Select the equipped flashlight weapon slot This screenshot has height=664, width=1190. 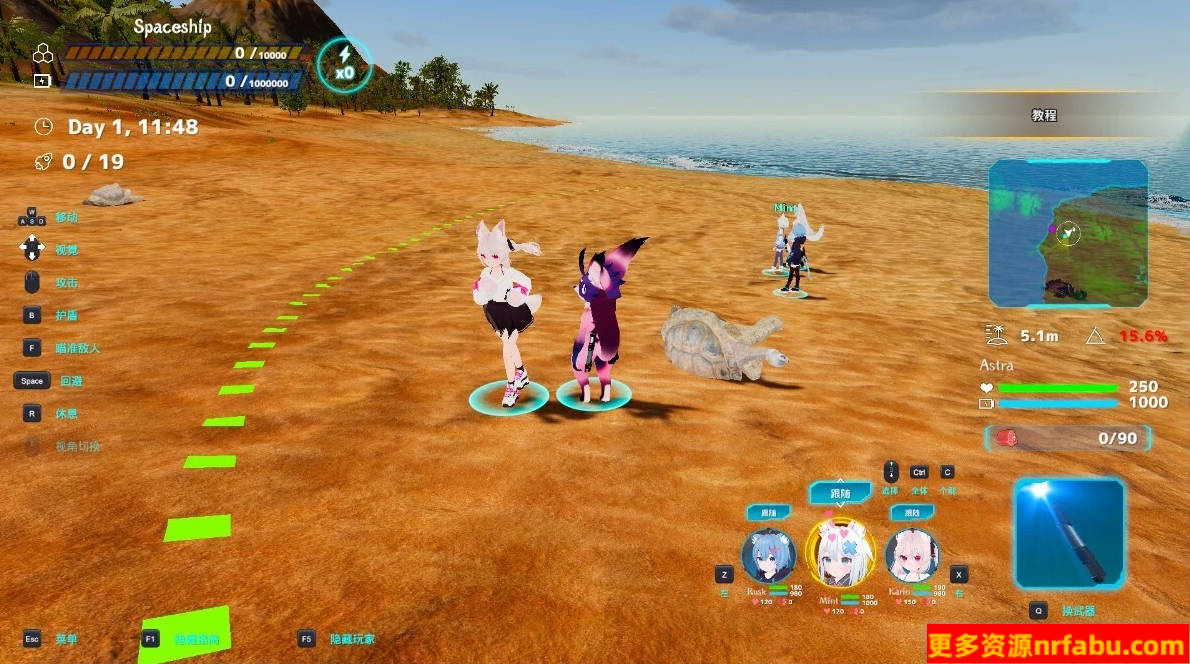tap(1068, 533)
